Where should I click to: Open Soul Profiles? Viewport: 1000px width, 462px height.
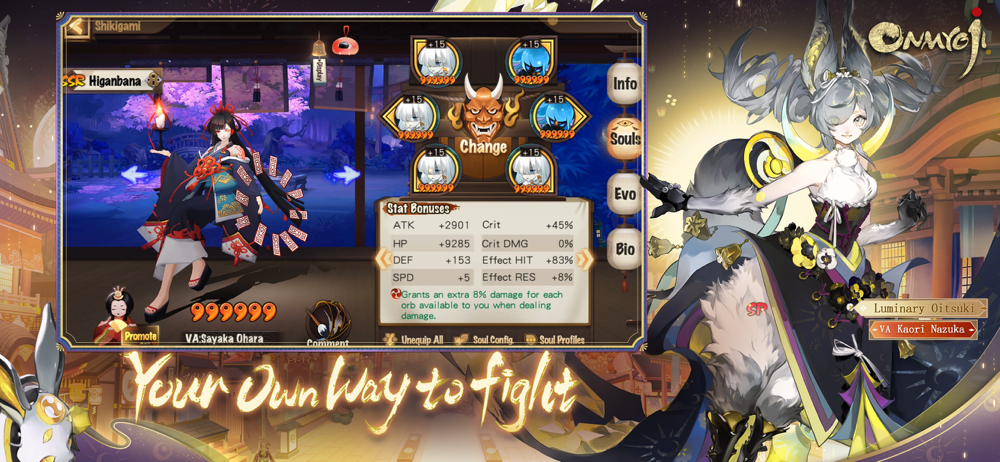coord(555,340)
